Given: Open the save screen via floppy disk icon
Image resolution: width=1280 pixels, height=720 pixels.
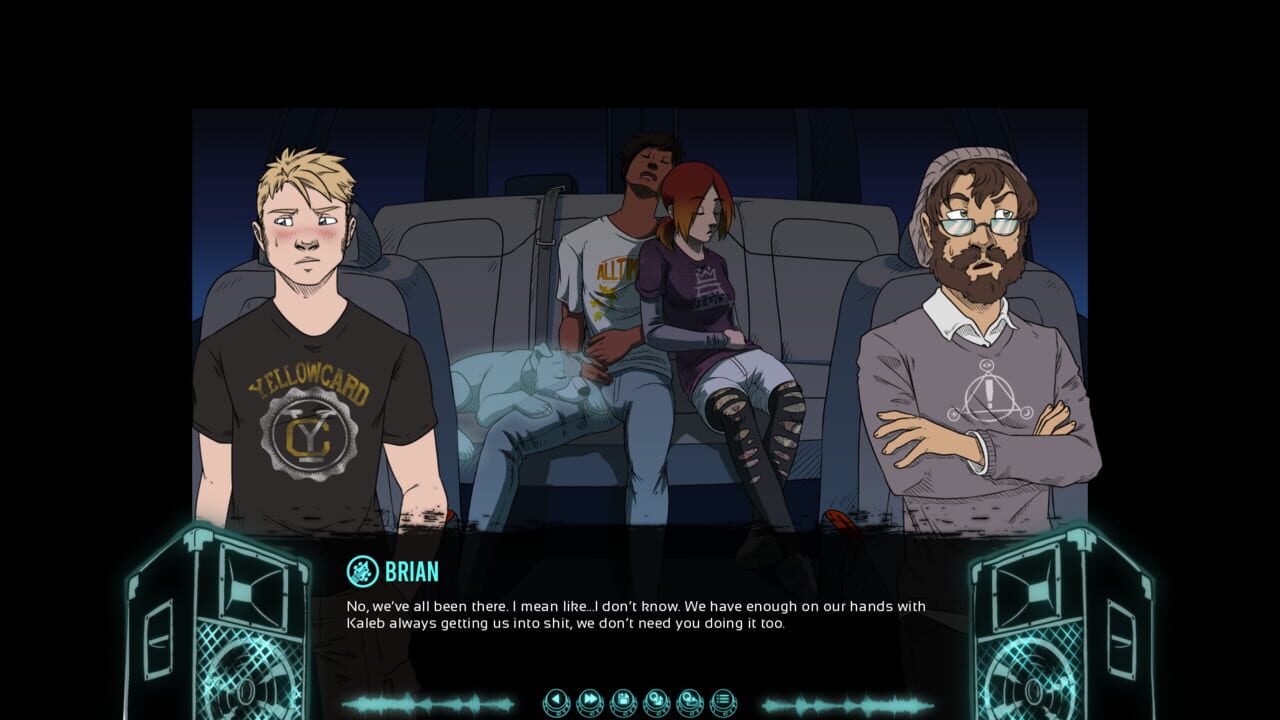Looking at the screenshot, I should point(622,700).
